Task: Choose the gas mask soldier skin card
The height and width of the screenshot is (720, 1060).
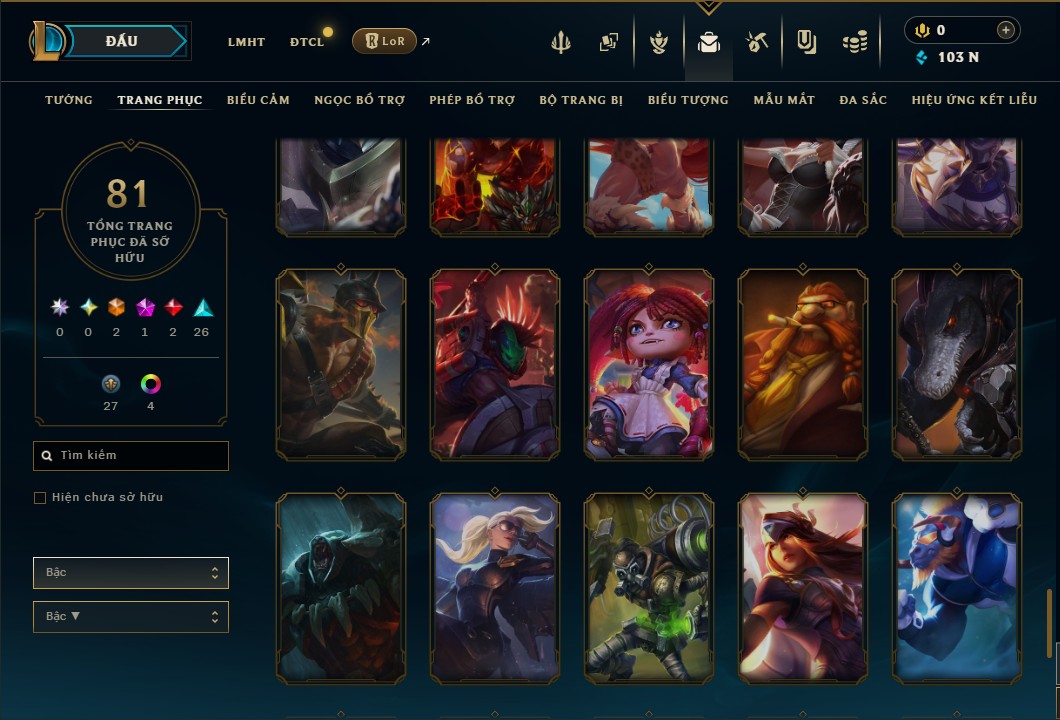Action: pyautogui.click(x=649, y=588)
